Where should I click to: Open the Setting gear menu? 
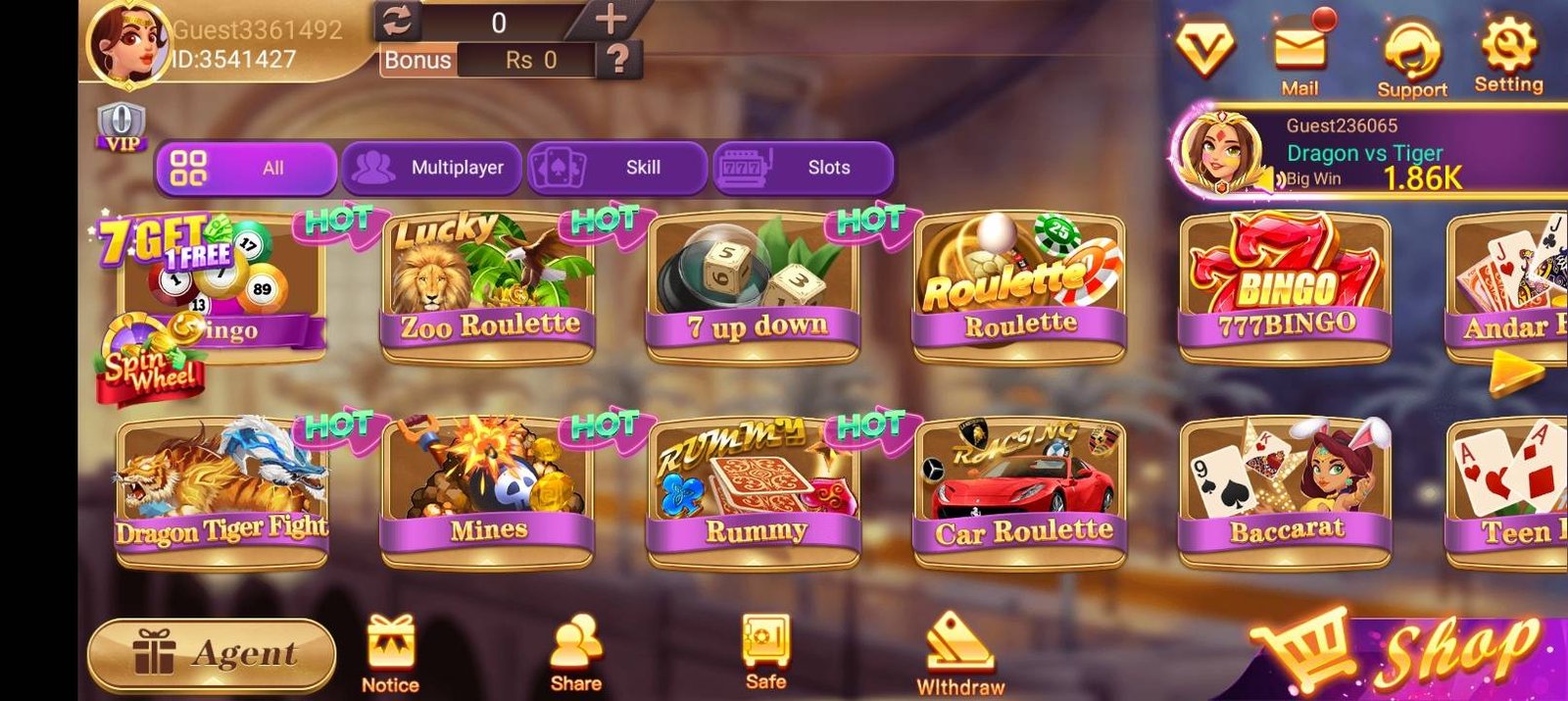[1508, 54]
